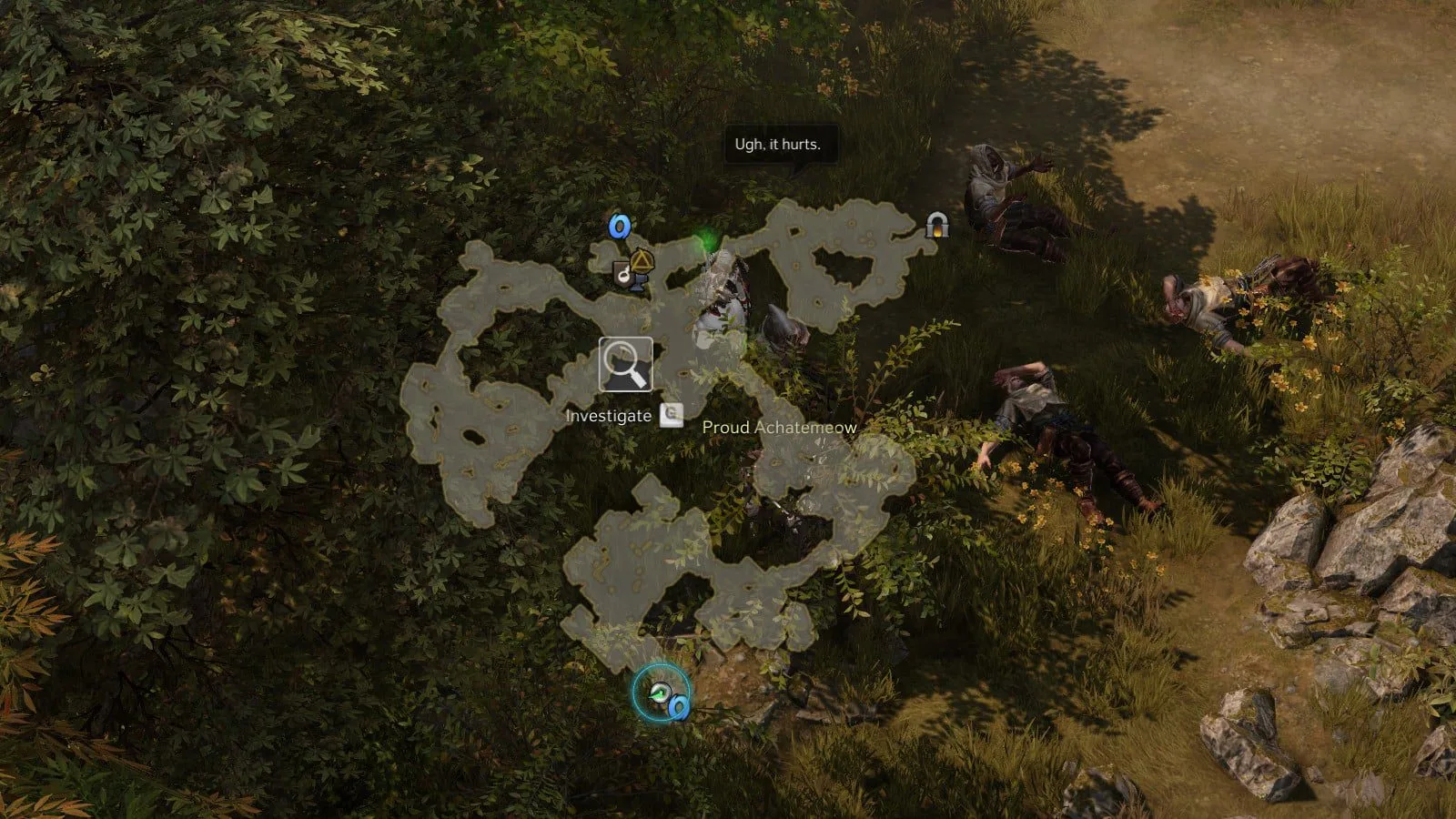1456x819 pixels.
Task: Select the music note shield map marker
Action: [x=623, y=273]
